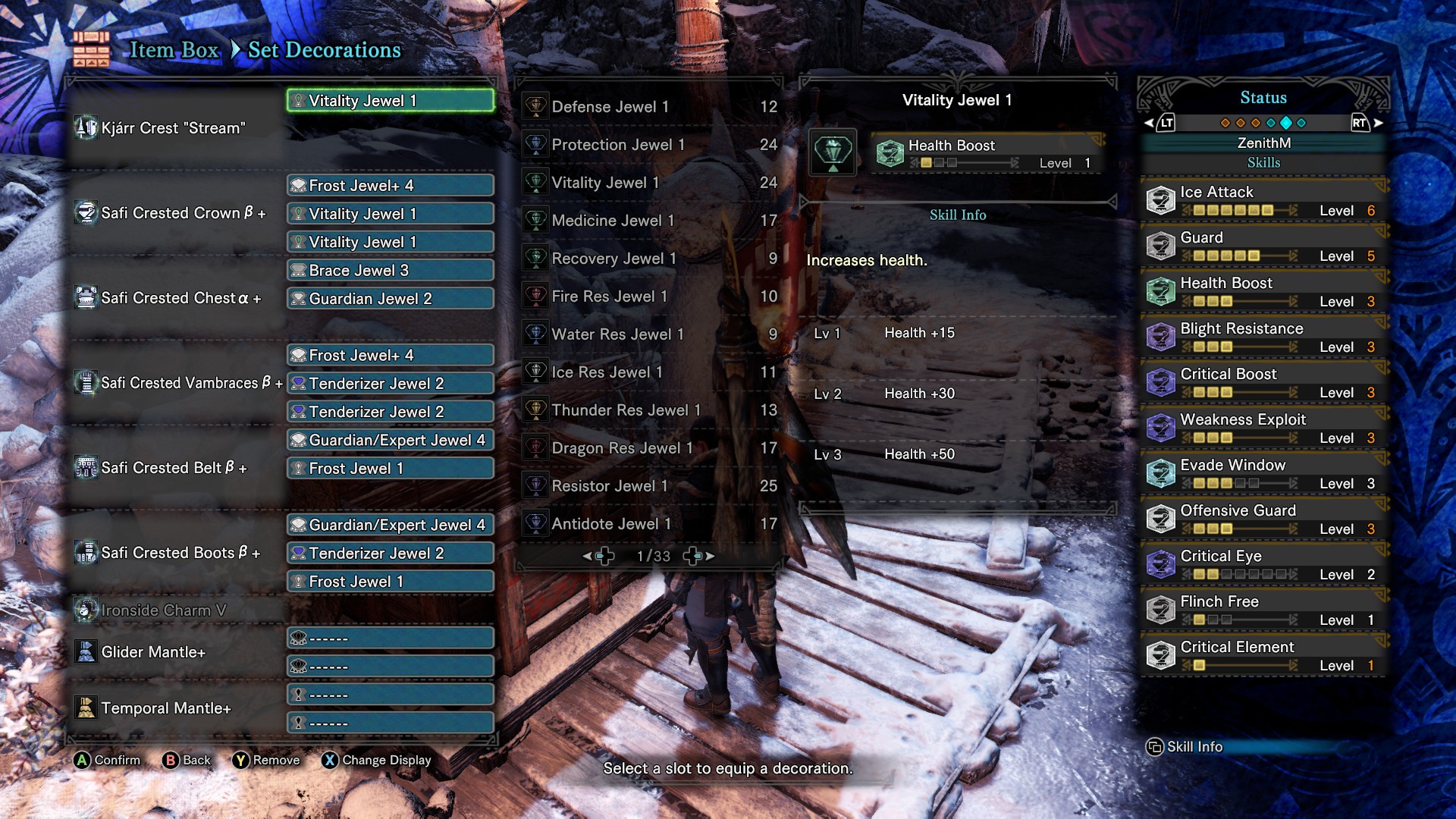Select Recovery Jewel 1 entry

coord(649,259)
